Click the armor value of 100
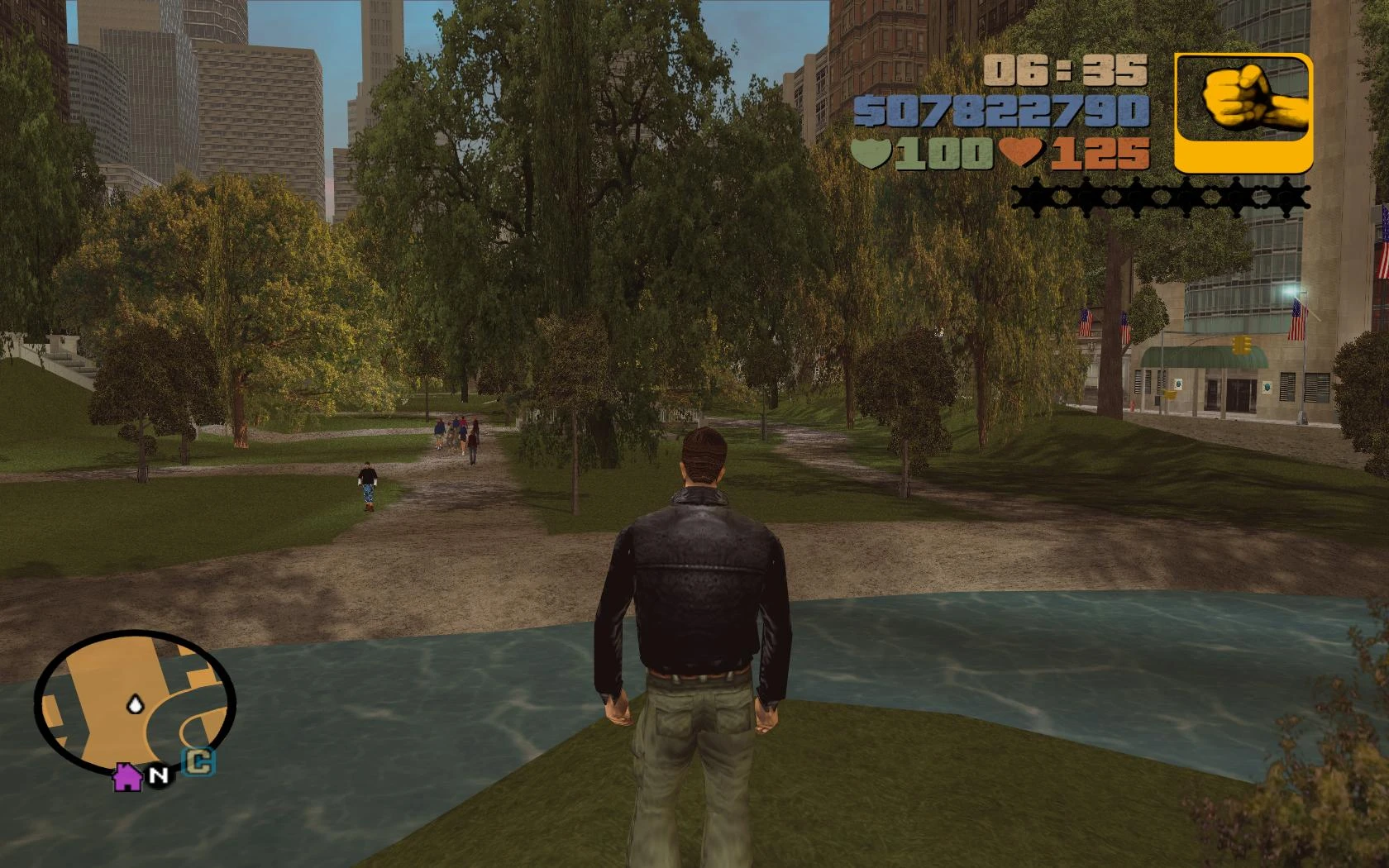Image resolution: width=1389 pixels, height=868 pixels. (943, 152)
